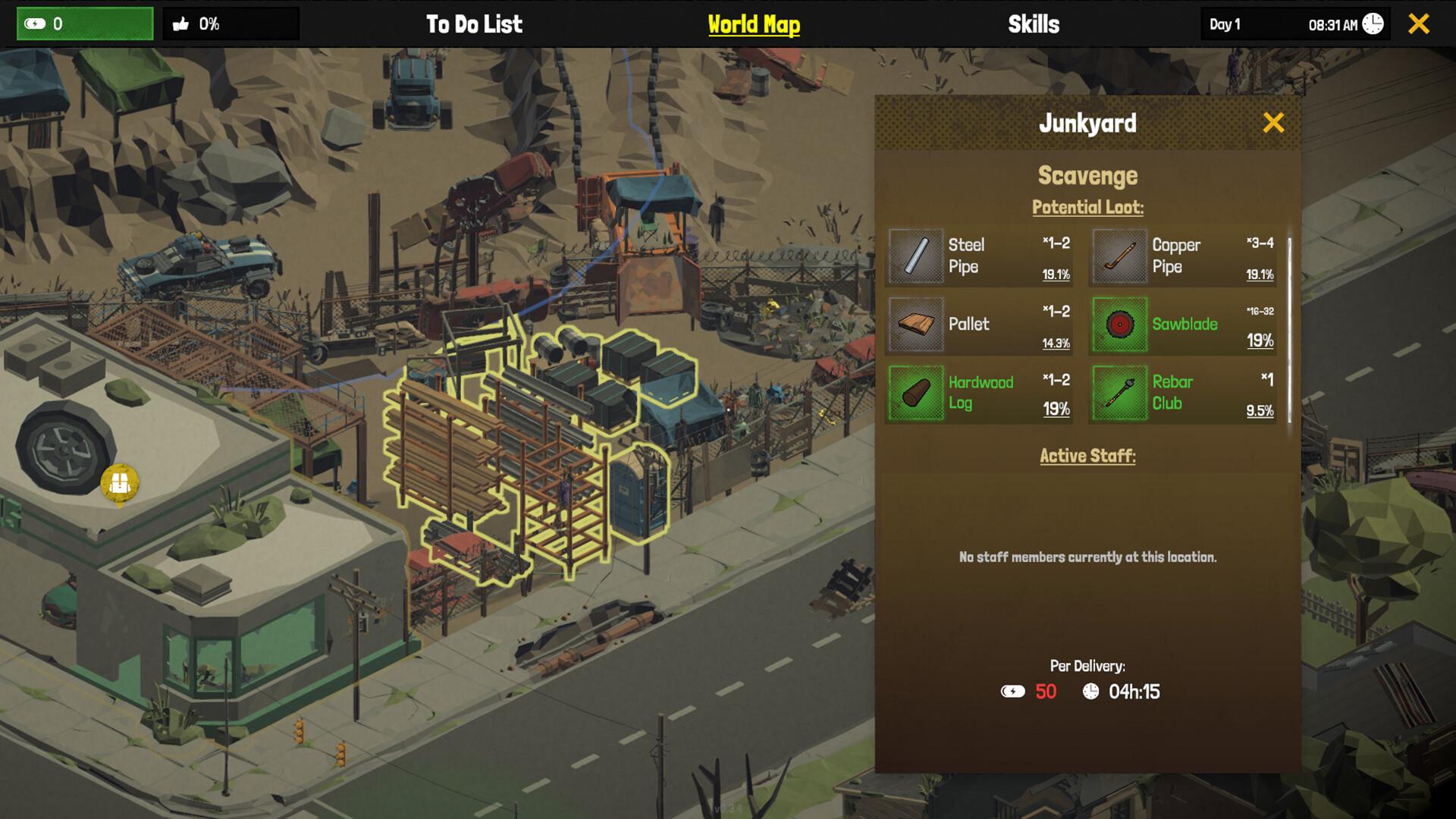
Task: Close the Junkyard panel
Action: click(x=1273, y=123)
